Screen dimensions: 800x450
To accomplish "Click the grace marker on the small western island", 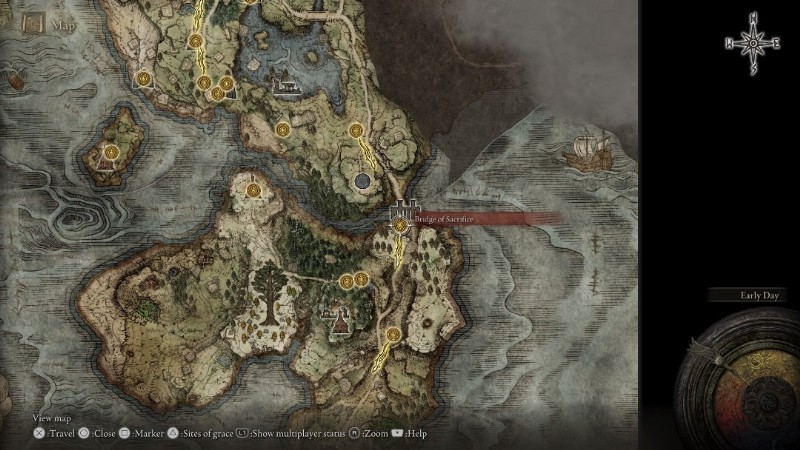I will tap(111, 153).
